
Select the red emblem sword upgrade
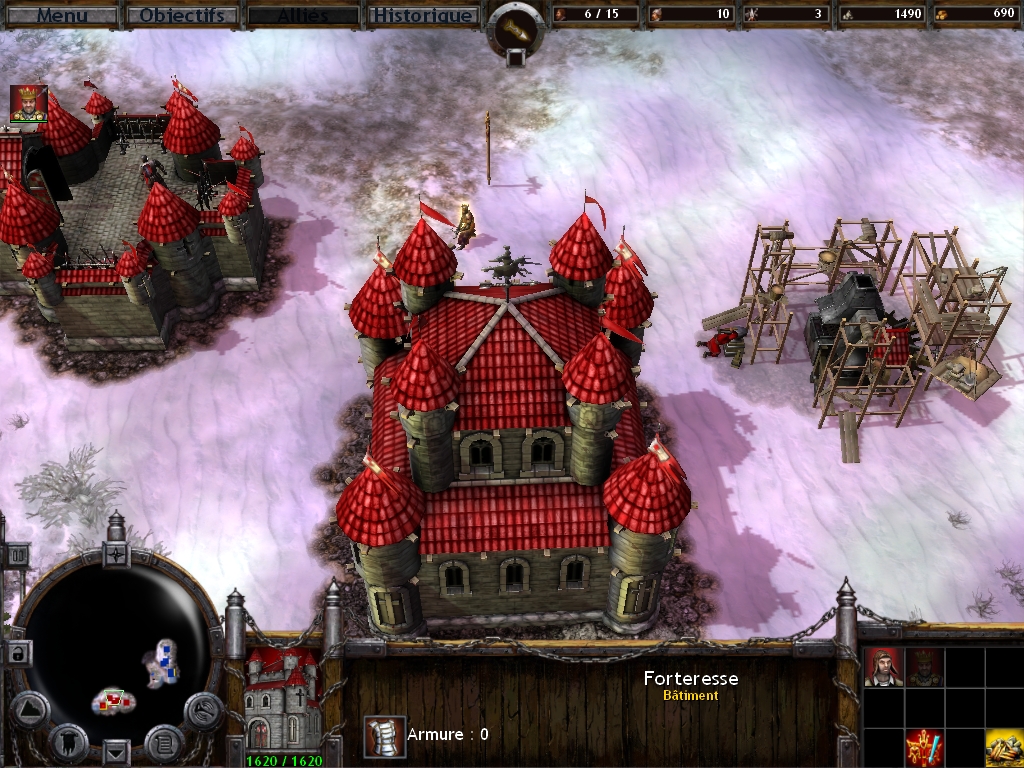[924, 747]
